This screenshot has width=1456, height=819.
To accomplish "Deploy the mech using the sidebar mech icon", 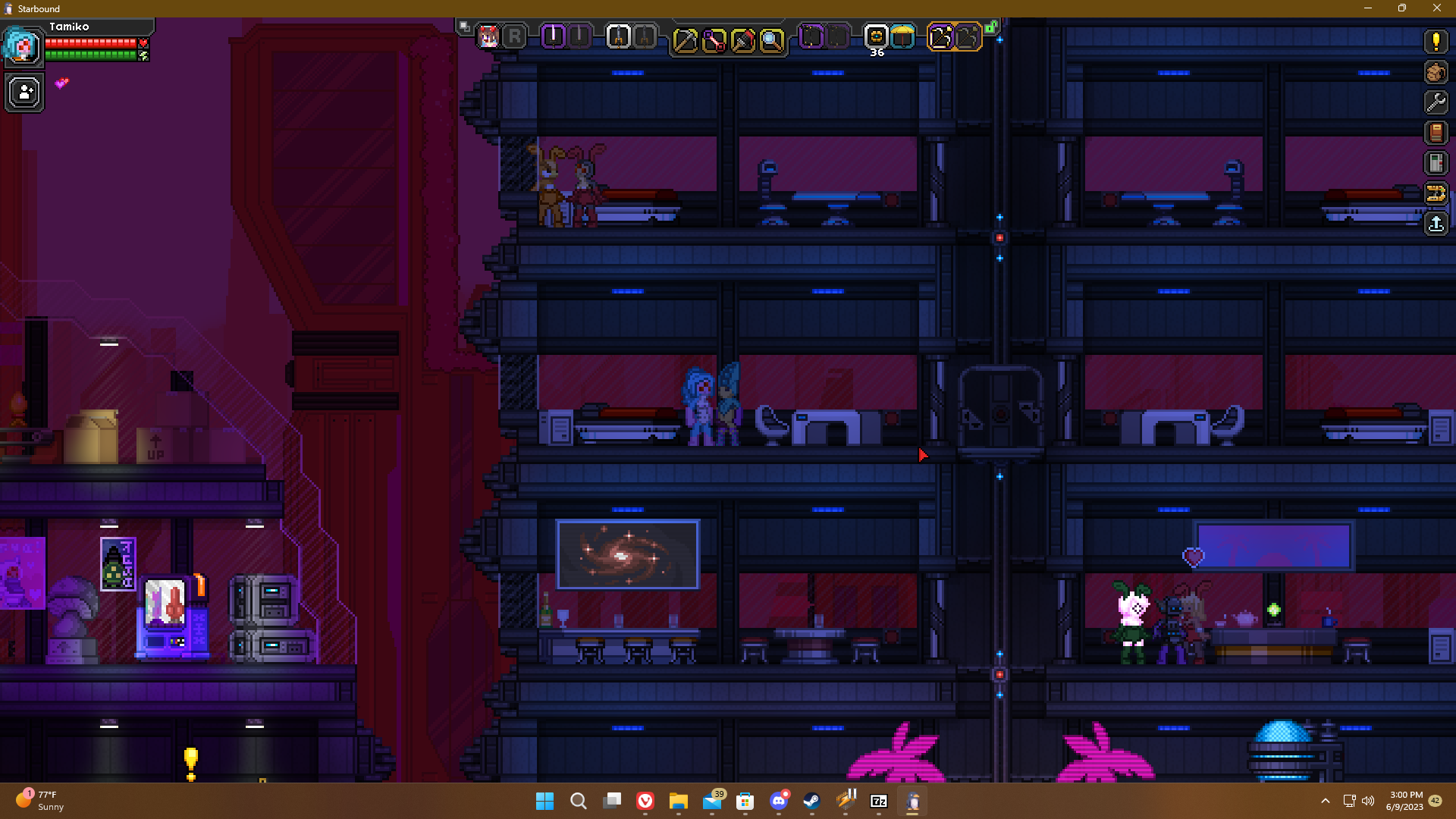I will pos(1436,193).
